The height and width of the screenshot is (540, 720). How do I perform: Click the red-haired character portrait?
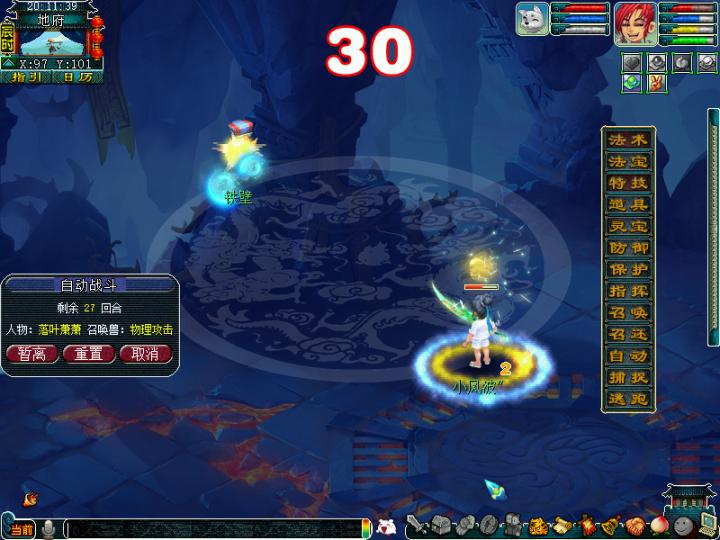(x=632, y=20)
